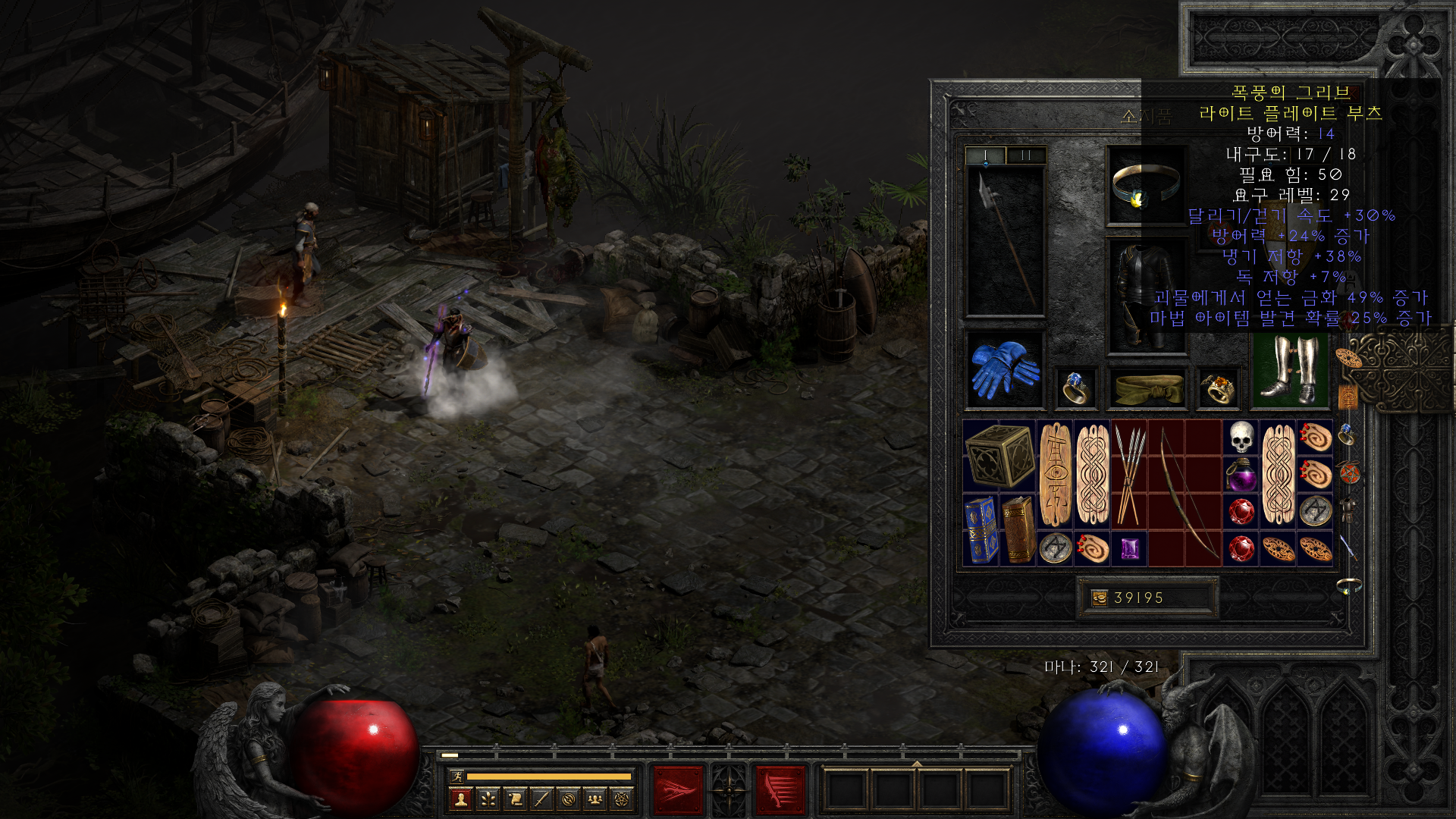Open the character screen button
This screenshot has height=819, width=1456.
pos(460,799)
